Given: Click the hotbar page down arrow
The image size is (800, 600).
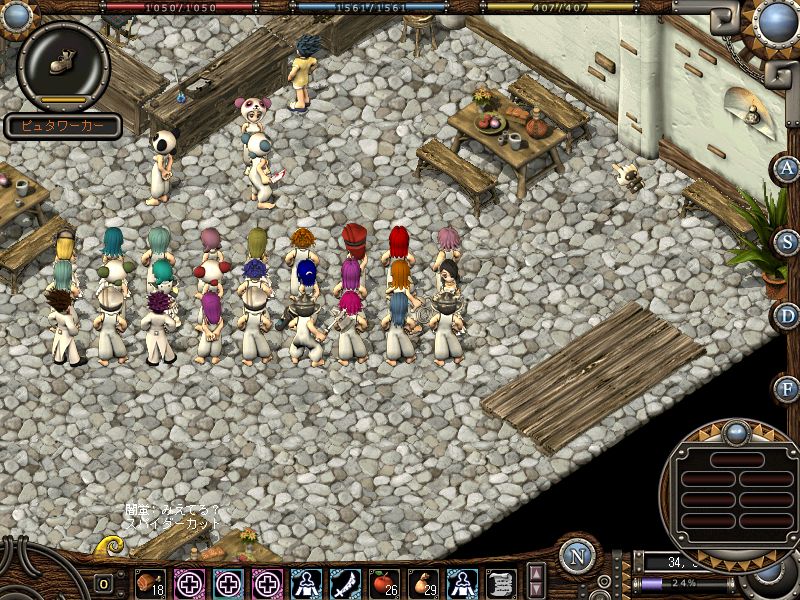Looking at the screenshot, I should pyautogui.click(x=536, y=589).
